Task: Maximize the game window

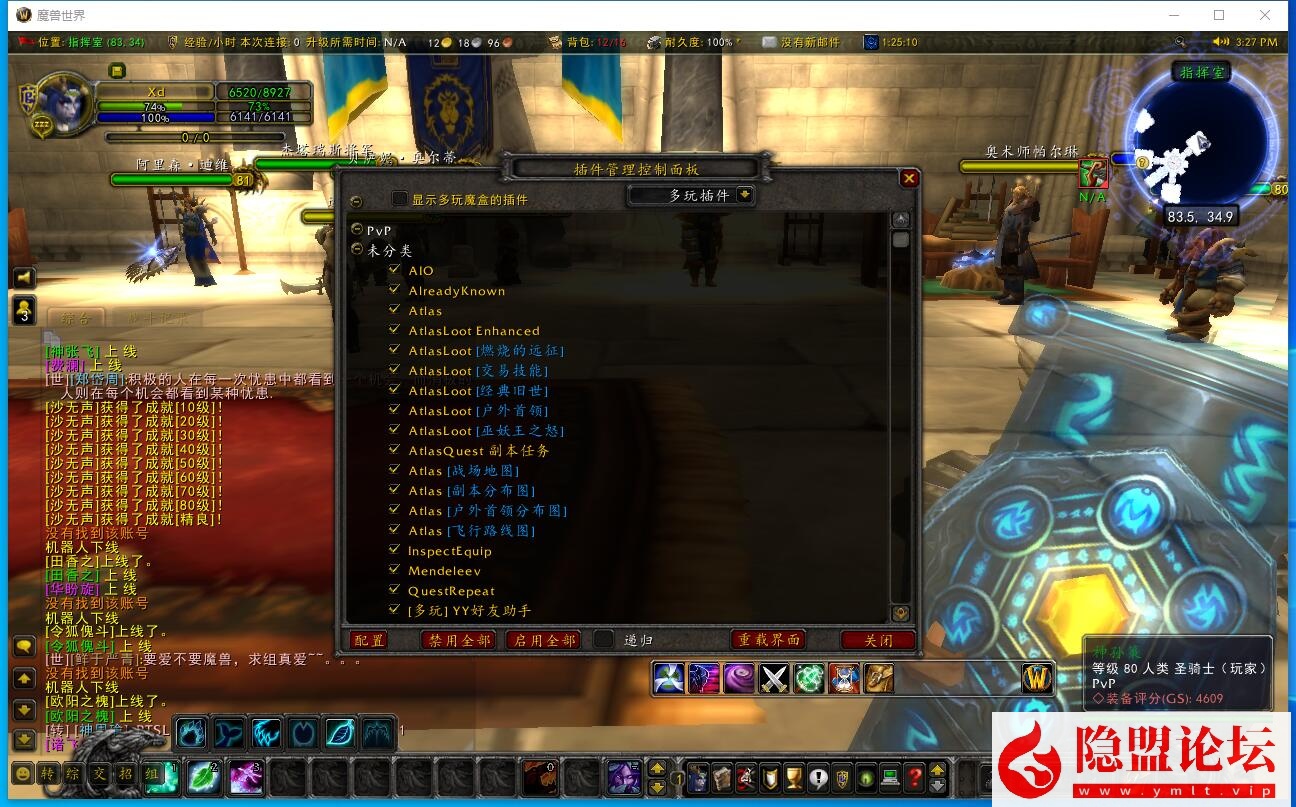Action: (x=1219, y=15)
